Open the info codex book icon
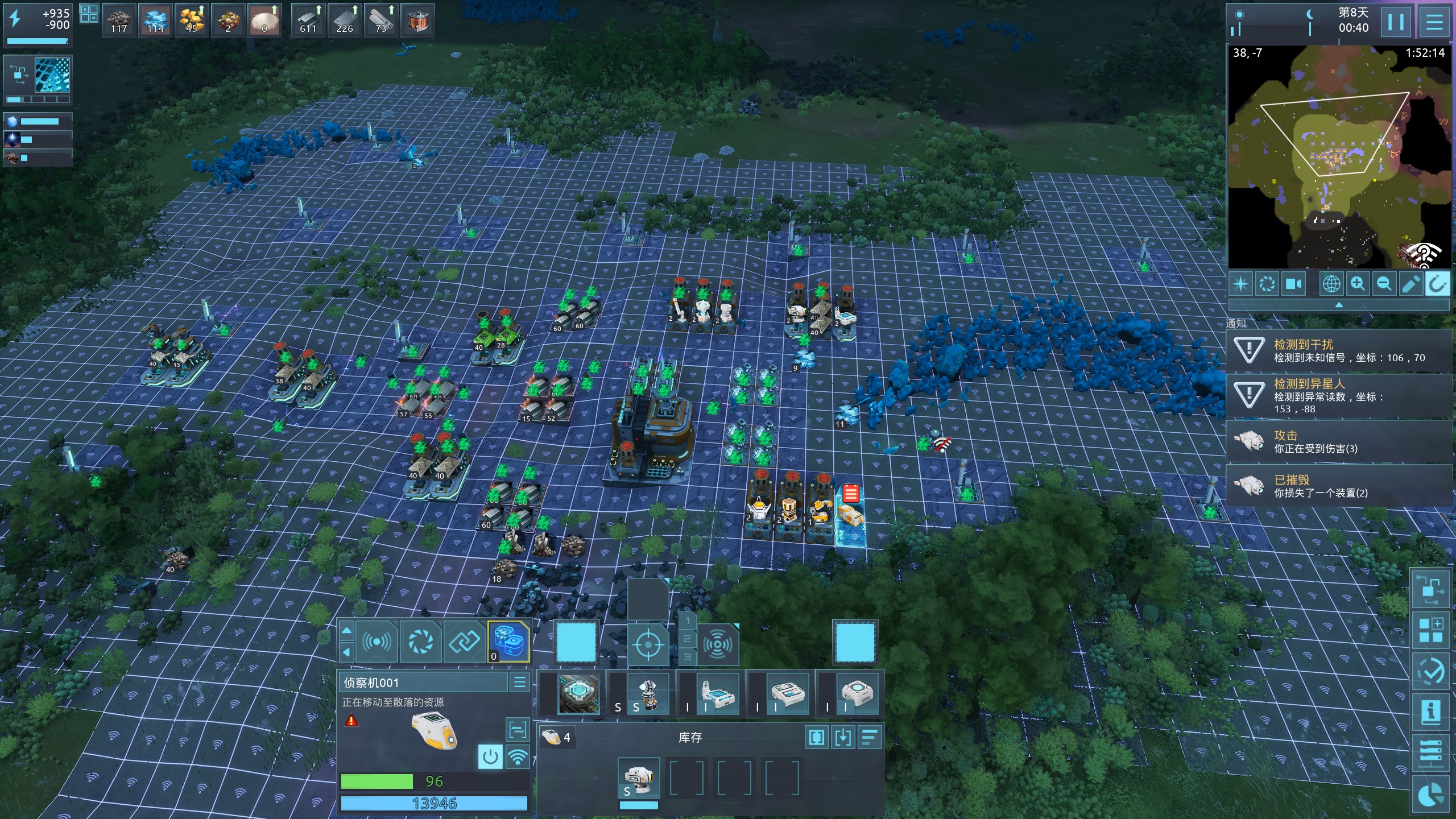The height and width of the screenshot is (819, 1456). pos(1431,712)
